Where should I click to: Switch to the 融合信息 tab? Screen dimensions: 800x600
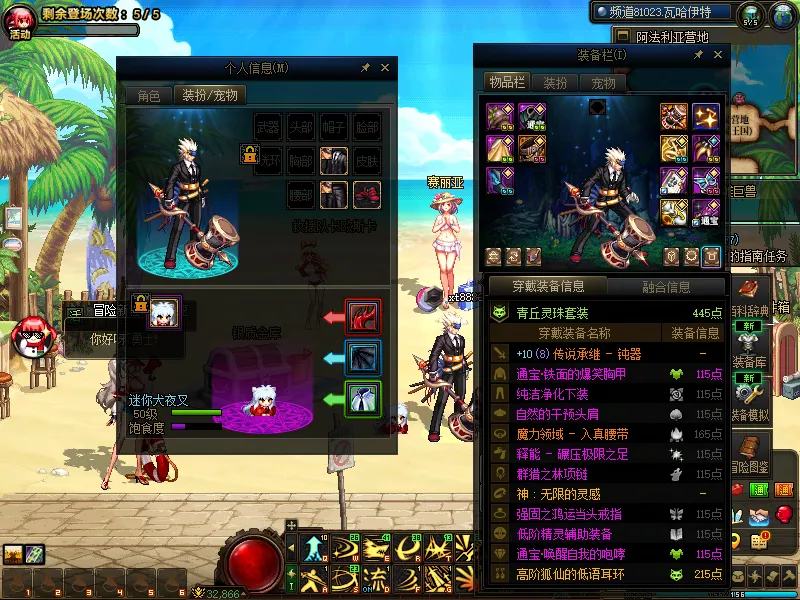[x=664, y=287]
